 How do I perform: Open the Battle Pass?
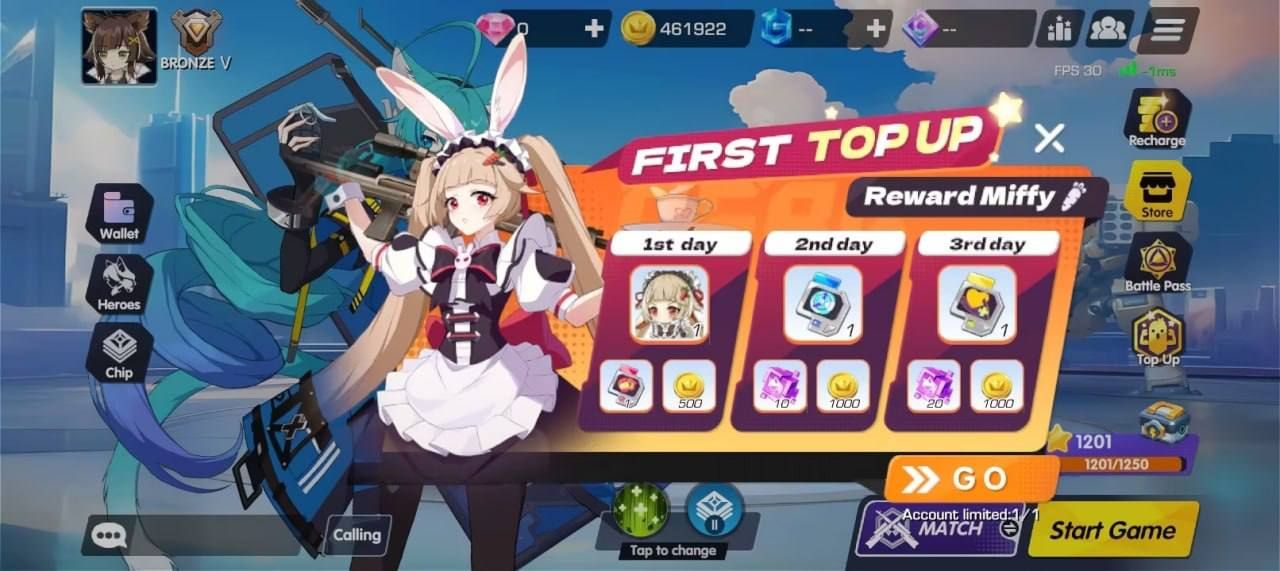pos(1157,263)
